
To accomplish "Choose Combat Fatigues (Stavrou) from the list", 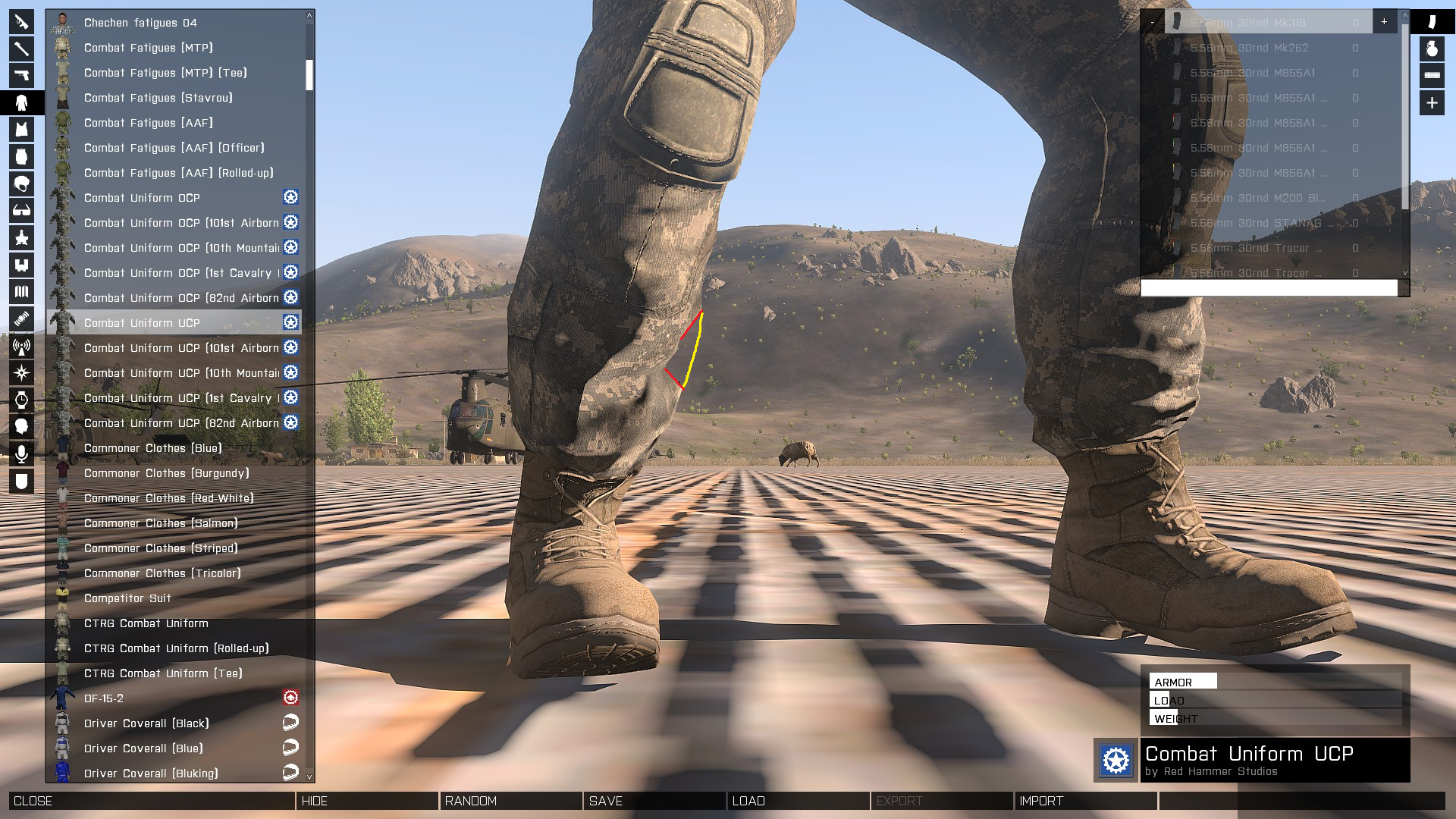I will [158, 98].
